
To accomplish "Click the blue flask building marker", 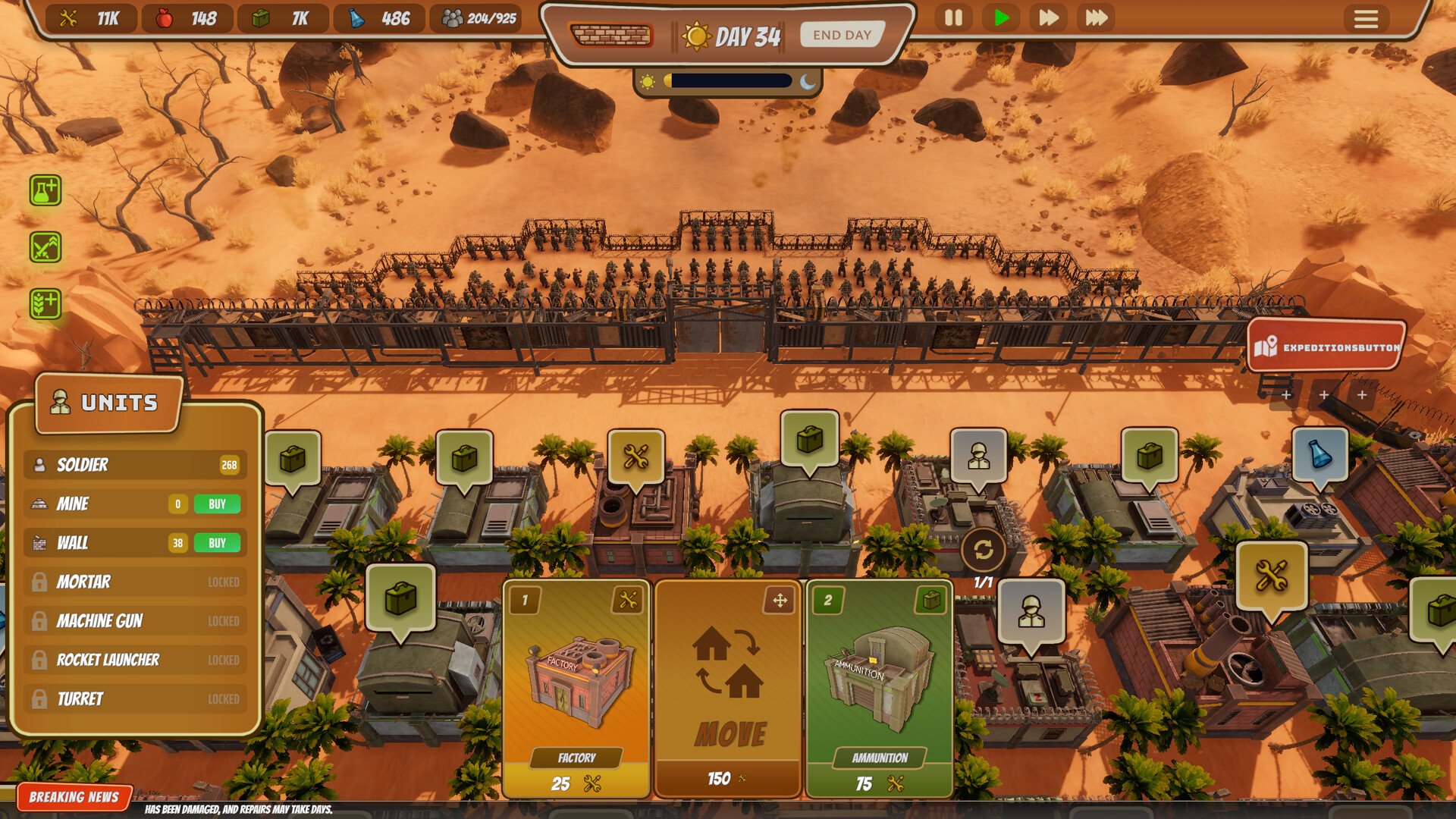I will 1319,454.
